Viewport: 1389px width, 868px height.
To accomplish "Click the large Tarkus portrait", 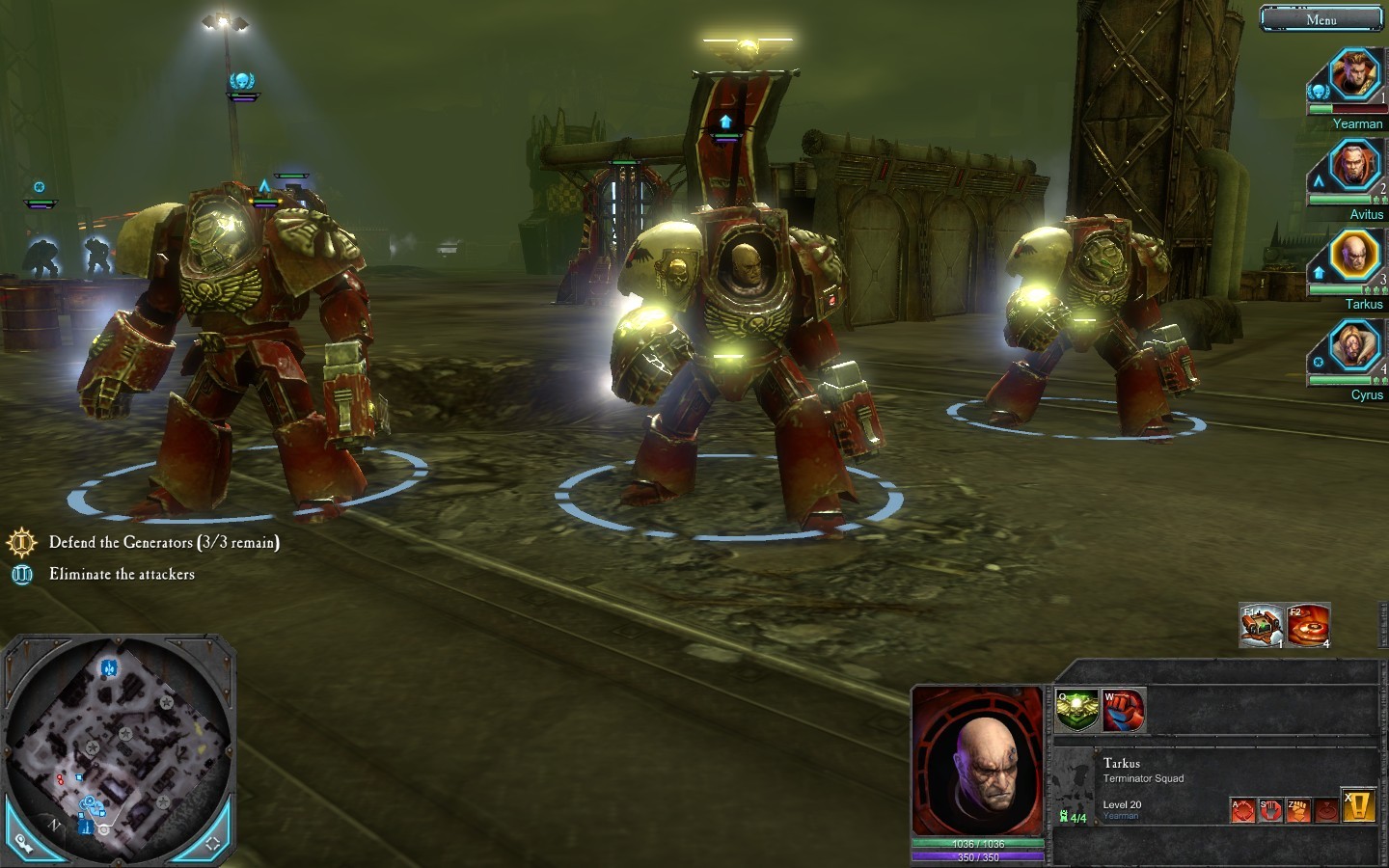I will (x=978, y=762).
